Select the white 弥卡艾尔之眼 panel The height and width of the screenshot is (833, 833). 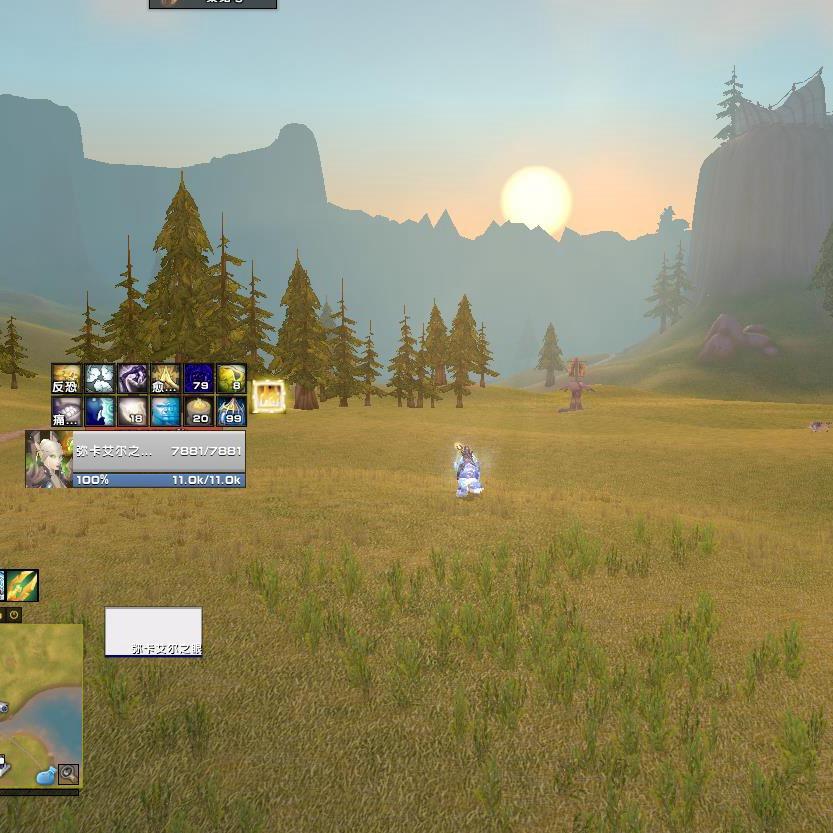tap(153, 632)
